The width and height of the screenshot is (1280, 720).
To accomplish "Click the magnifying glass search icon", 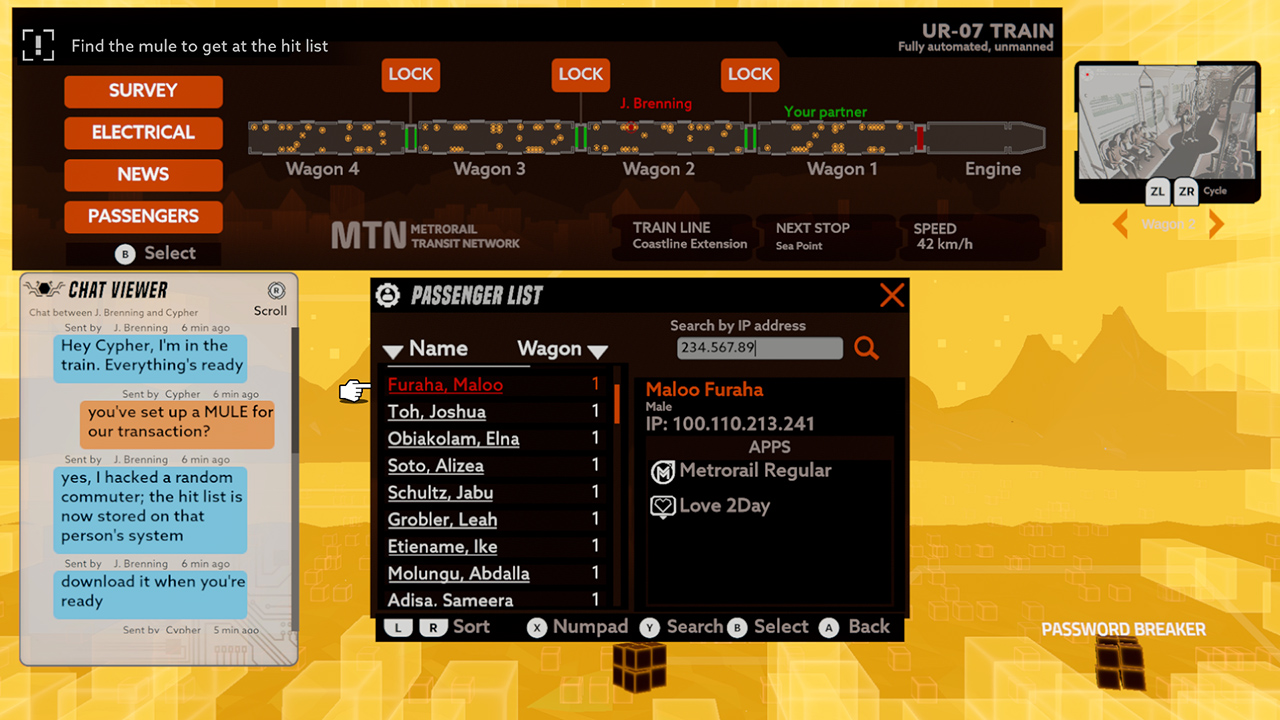I will point(866,348).
